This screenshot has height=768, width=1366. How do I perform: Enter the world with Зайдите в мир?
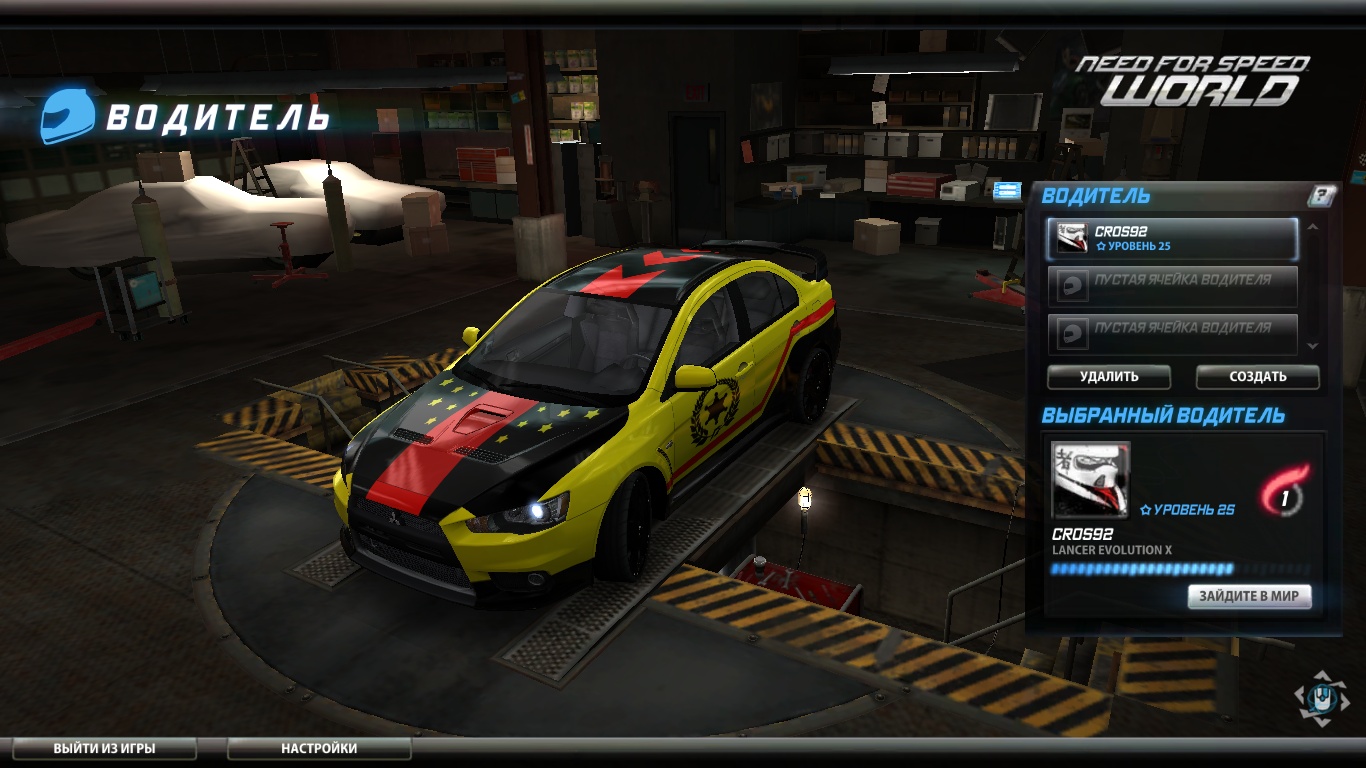[x=1249, y=597]
